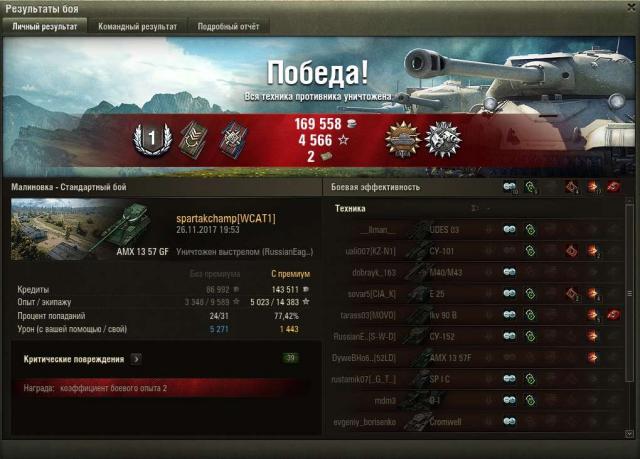Select the UDES 03 row in the vehicle list
Screen dimensions: 640x459
pyautogui.click(x=470, y=229)
